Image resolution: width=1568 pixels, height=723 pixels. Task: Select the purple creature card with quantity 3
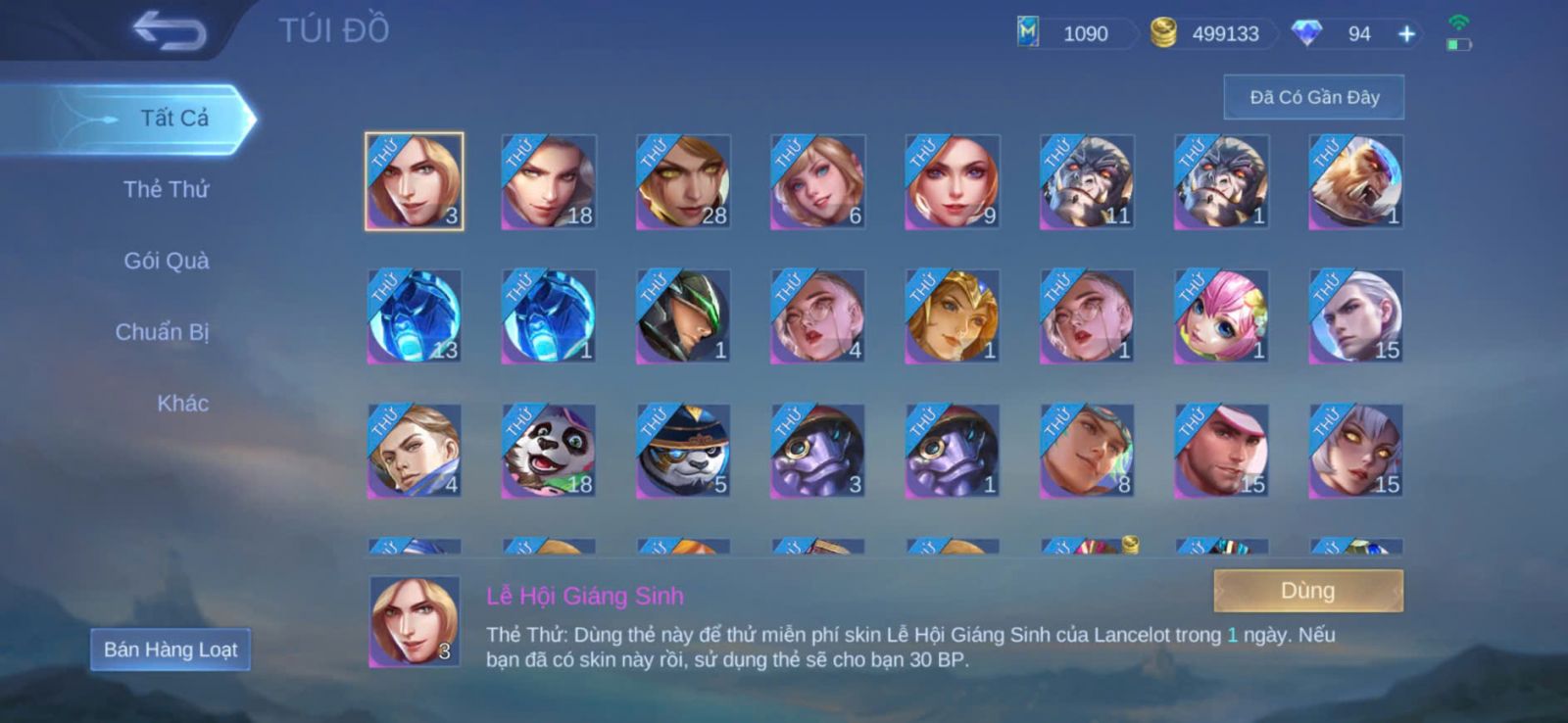[817, 451]
